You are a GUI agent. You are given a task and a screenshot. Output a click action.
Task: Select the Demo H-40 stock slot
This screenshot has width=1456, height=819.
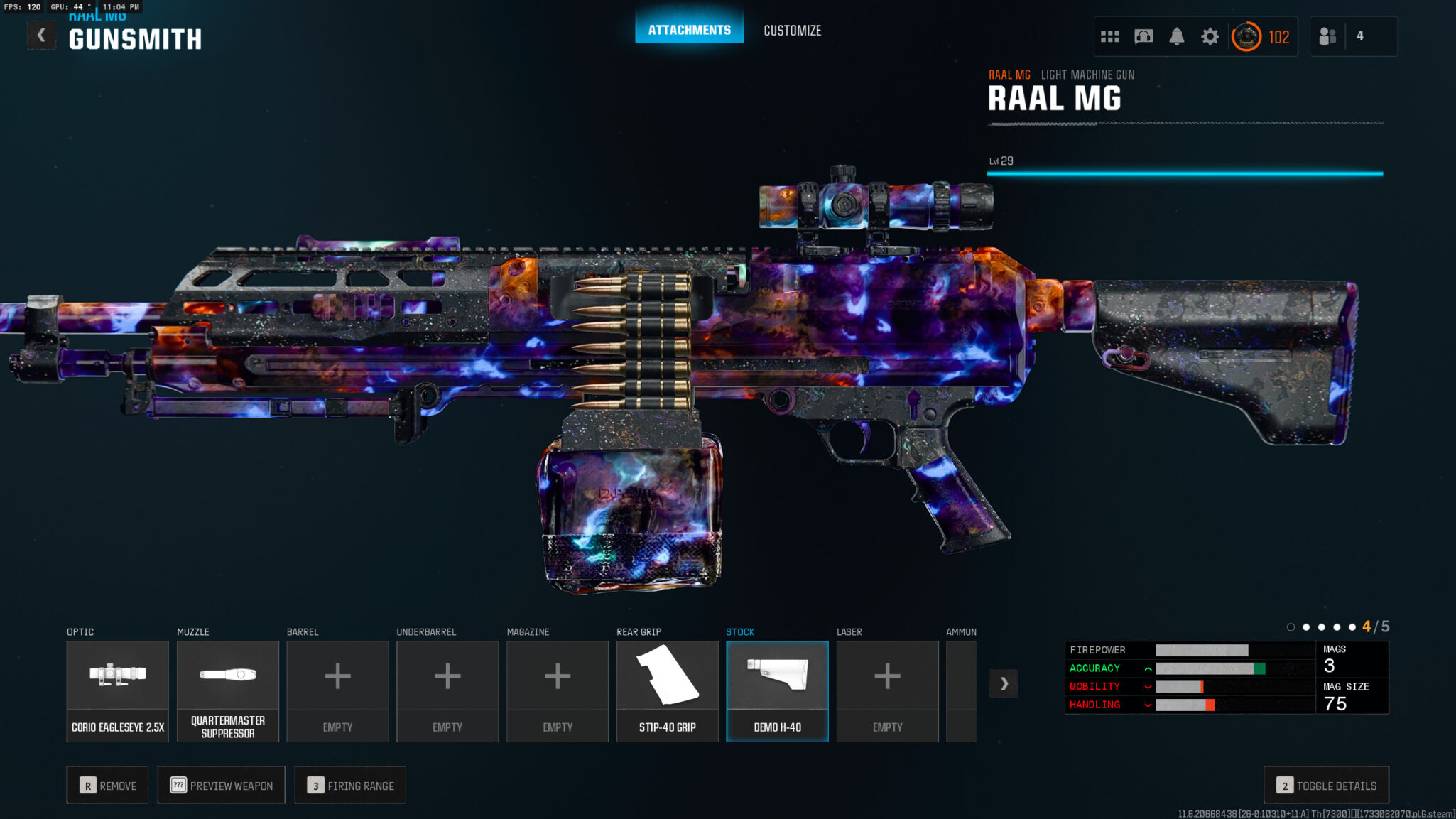(x=777, y=690)
